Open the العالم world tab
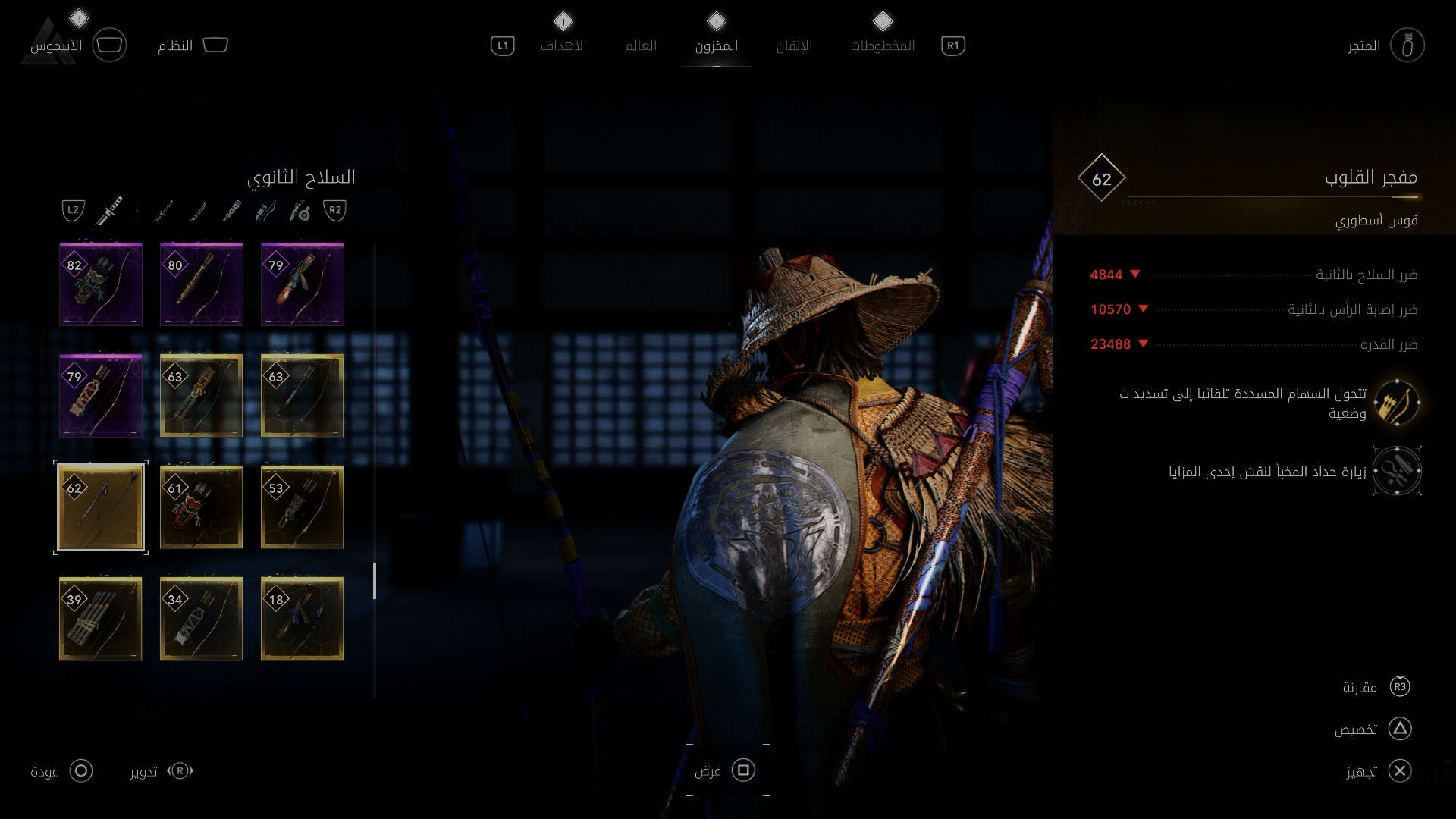1456x819 pixels. tap(640, 45)
